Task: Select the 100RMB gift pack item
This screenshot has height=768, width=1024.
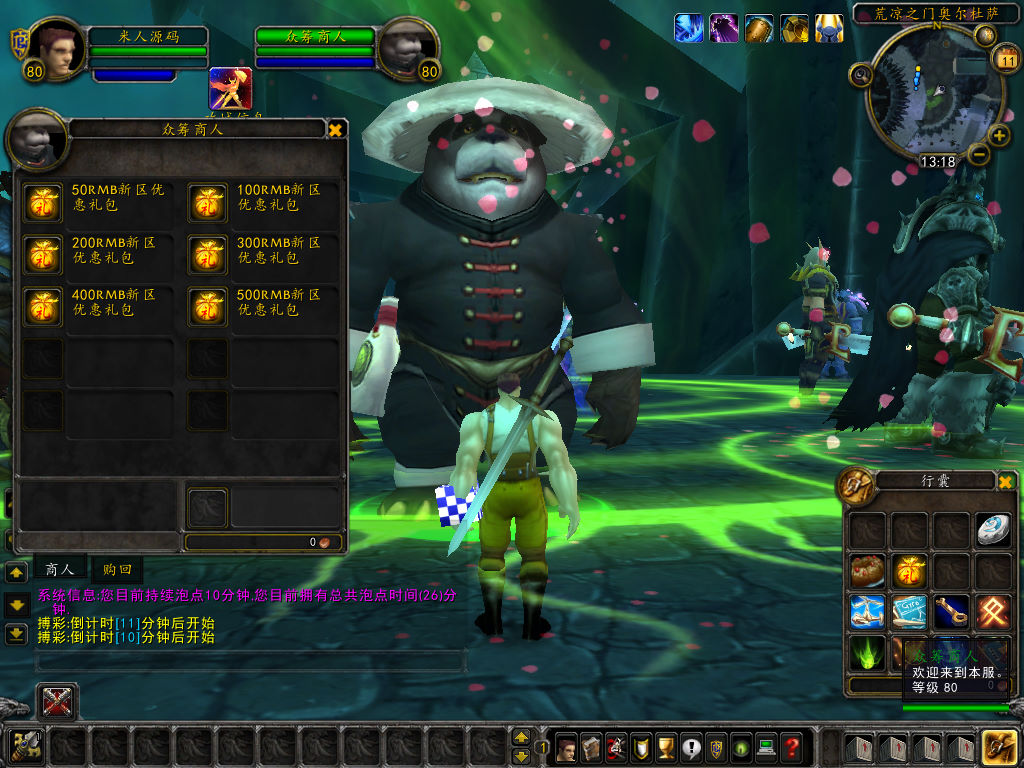Action: (208, 203)
